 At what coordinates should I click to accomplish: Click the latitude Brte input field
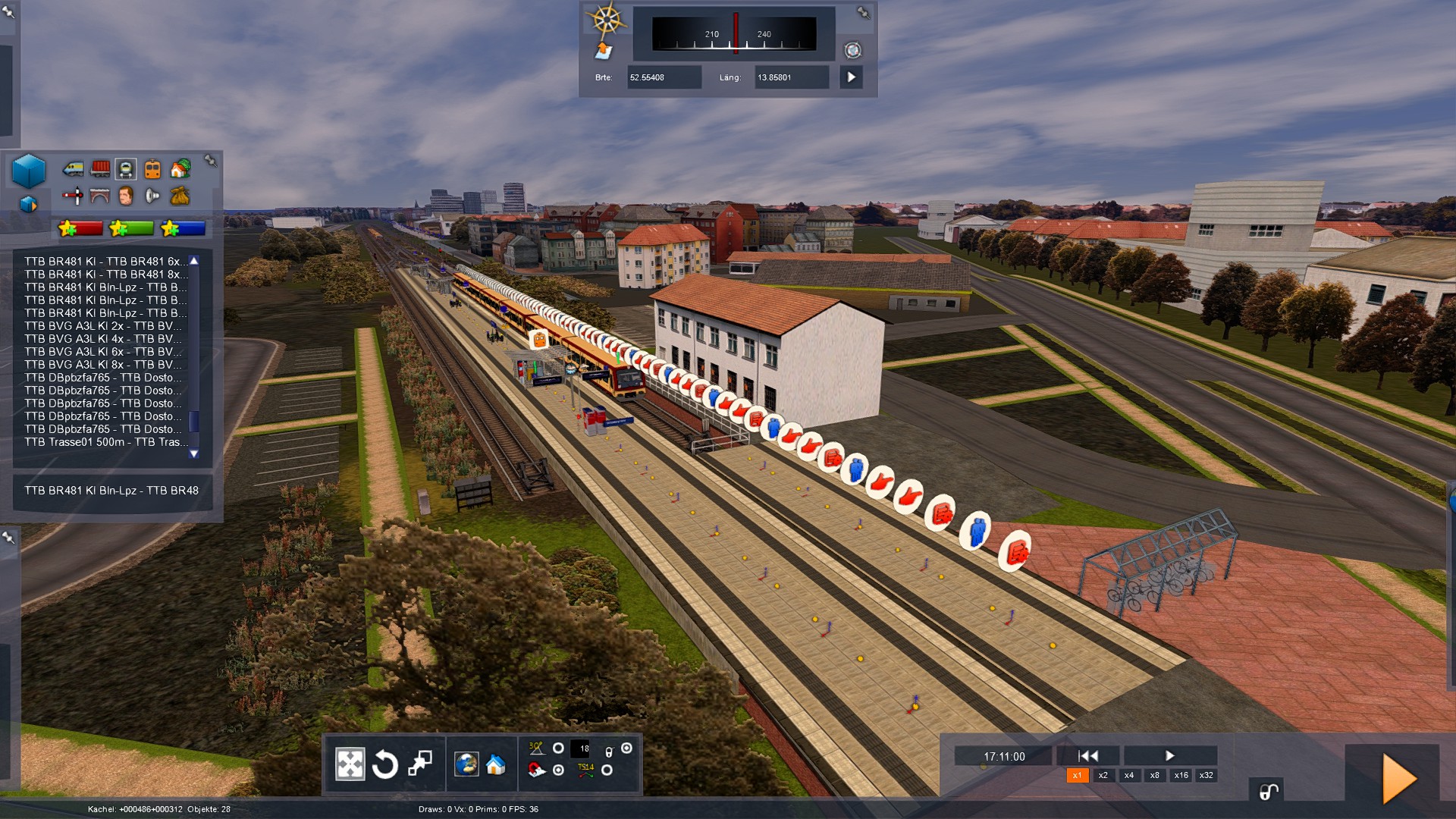tap(664, 77)
